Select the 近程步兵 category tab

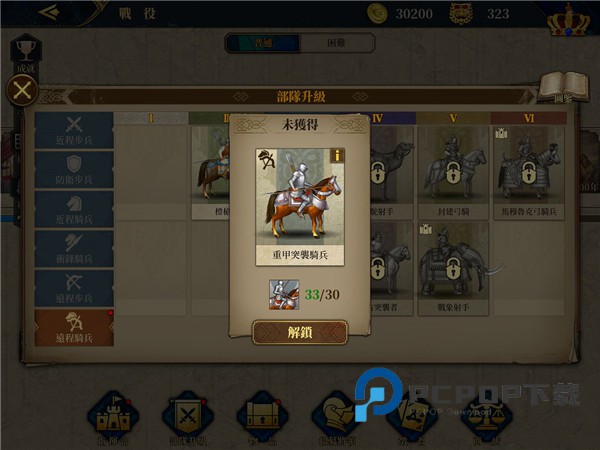pos(74,130)
